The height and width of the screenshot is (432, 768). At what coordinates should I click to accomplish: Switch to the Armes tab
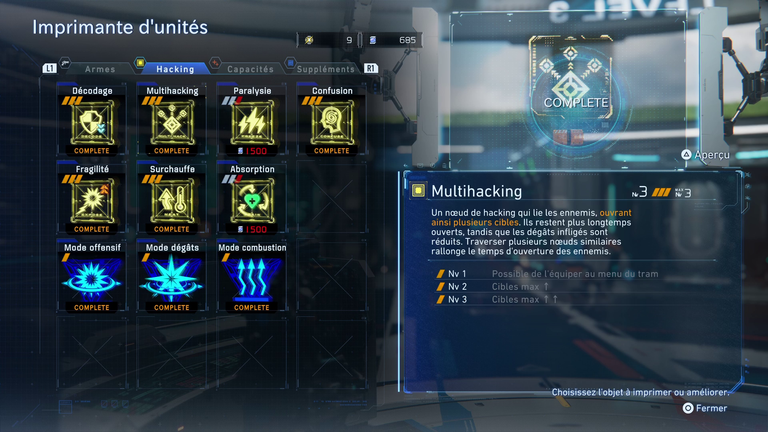pyautogui.click(x=100, y=69)
